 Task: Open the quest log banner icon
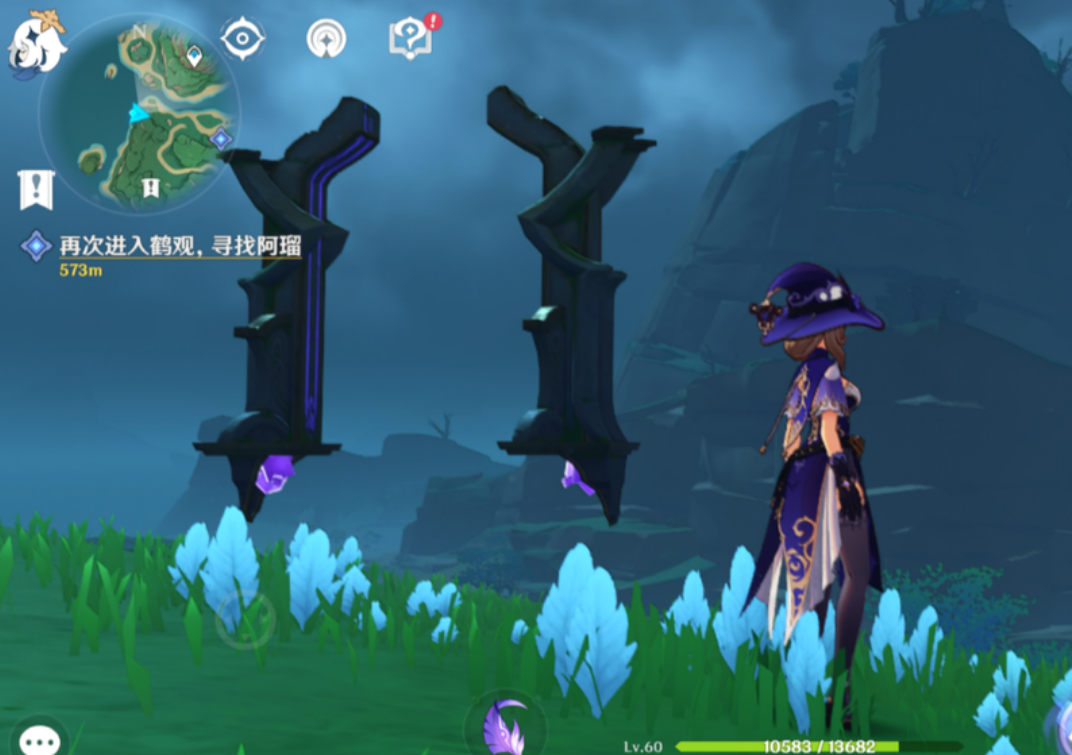pos(36,189)
